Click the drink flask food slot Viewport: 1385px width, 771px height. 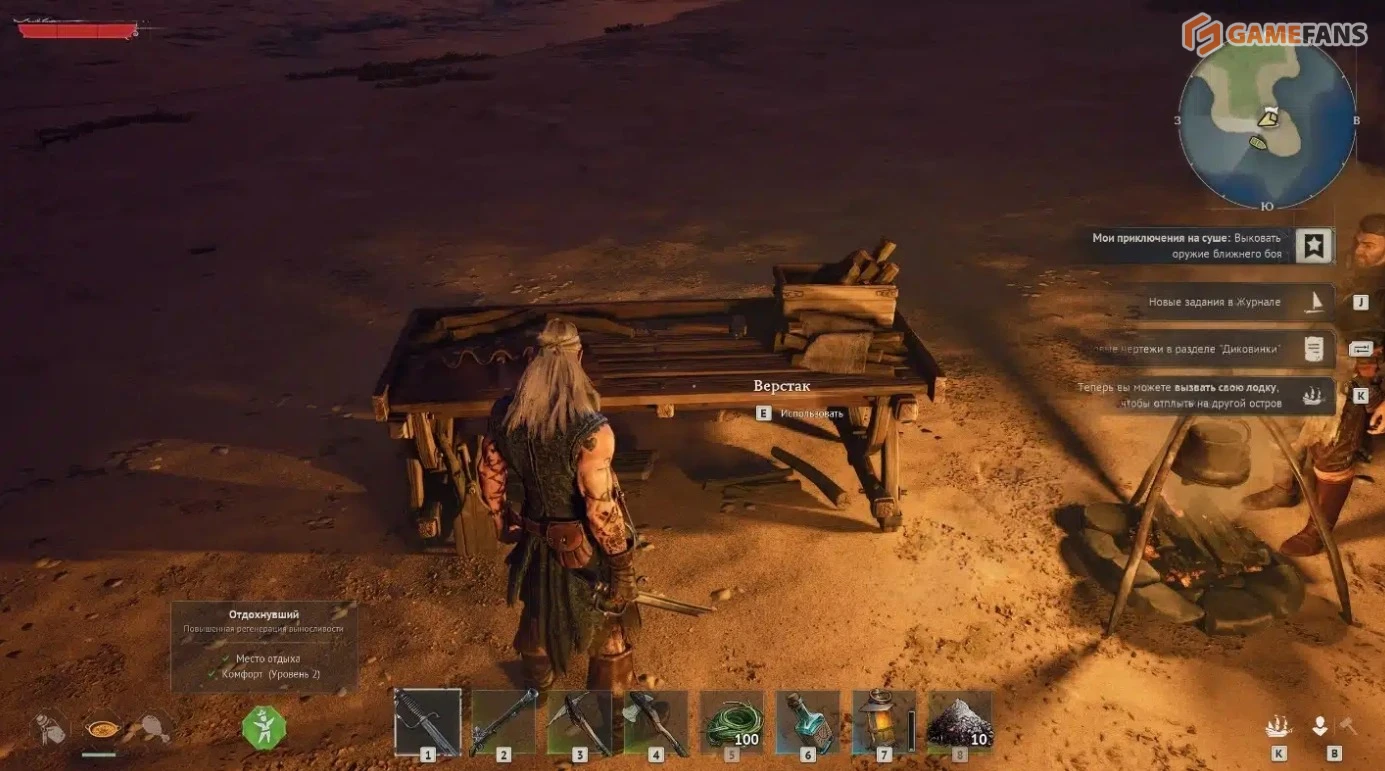pos(50,727)
